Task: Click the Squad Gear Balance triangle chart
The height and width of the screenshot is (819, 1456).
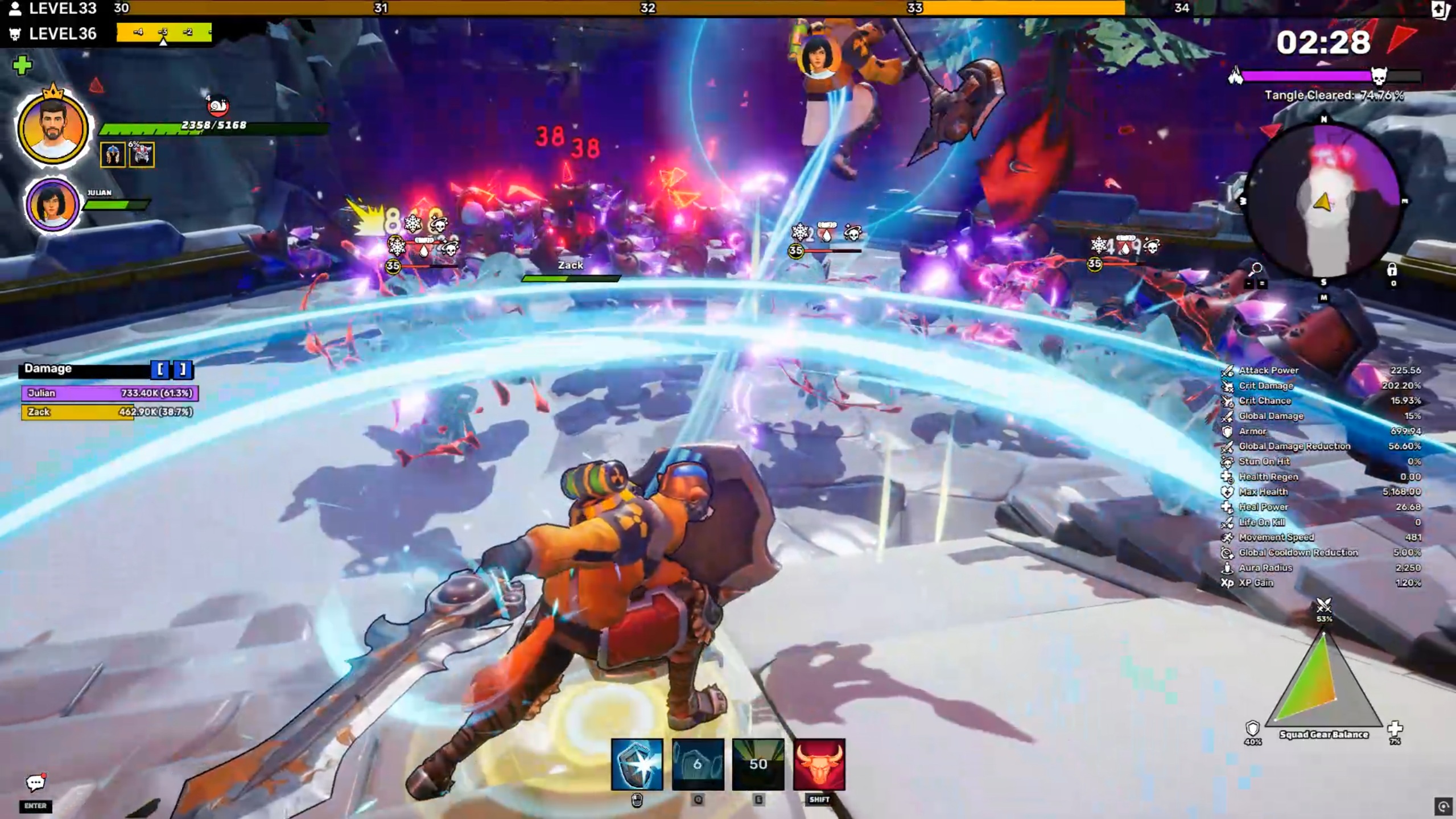Action: pos(1323,683)
